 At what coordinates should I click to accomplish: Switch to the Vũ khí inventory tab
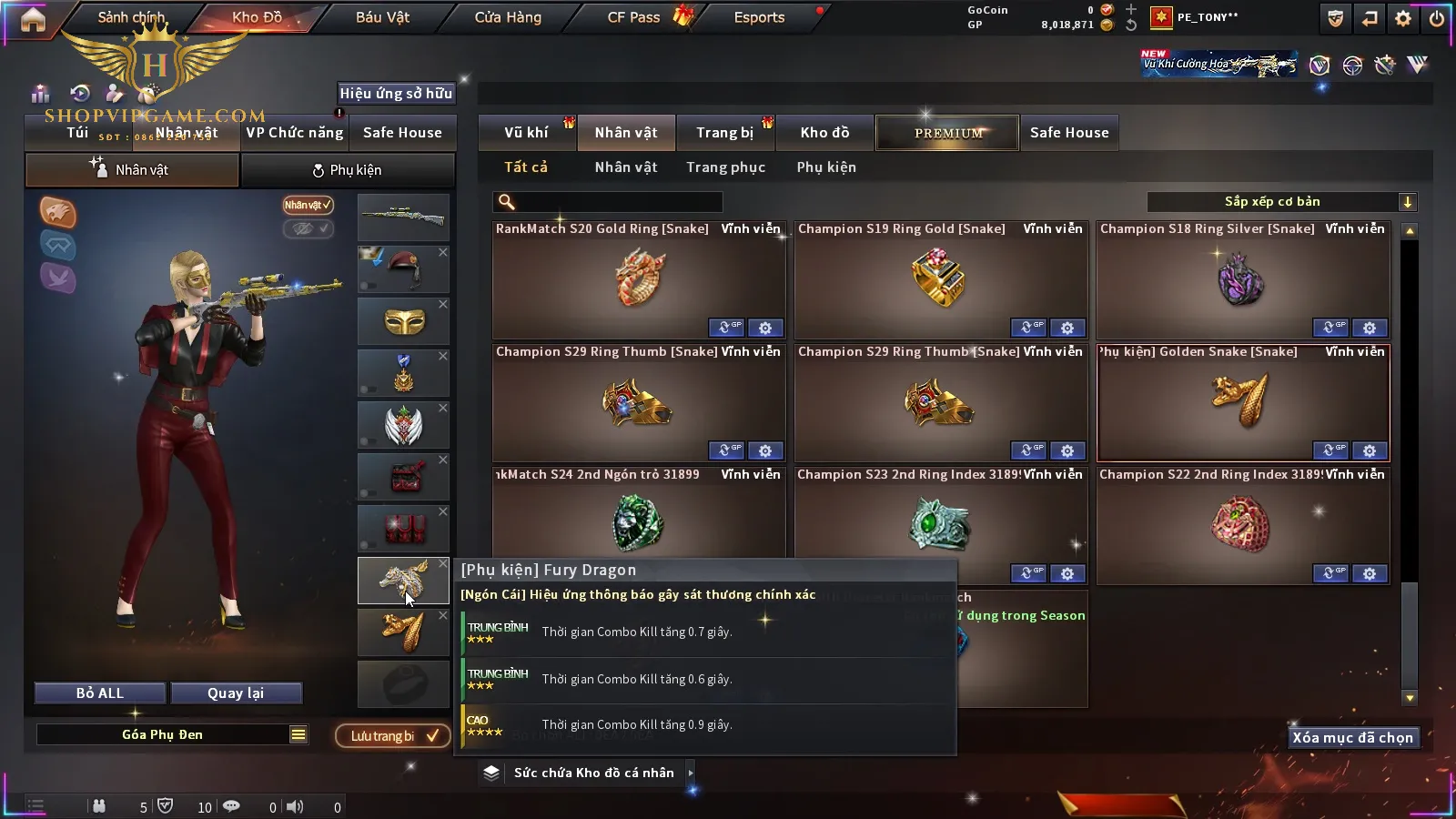click(x=526, y=133)
